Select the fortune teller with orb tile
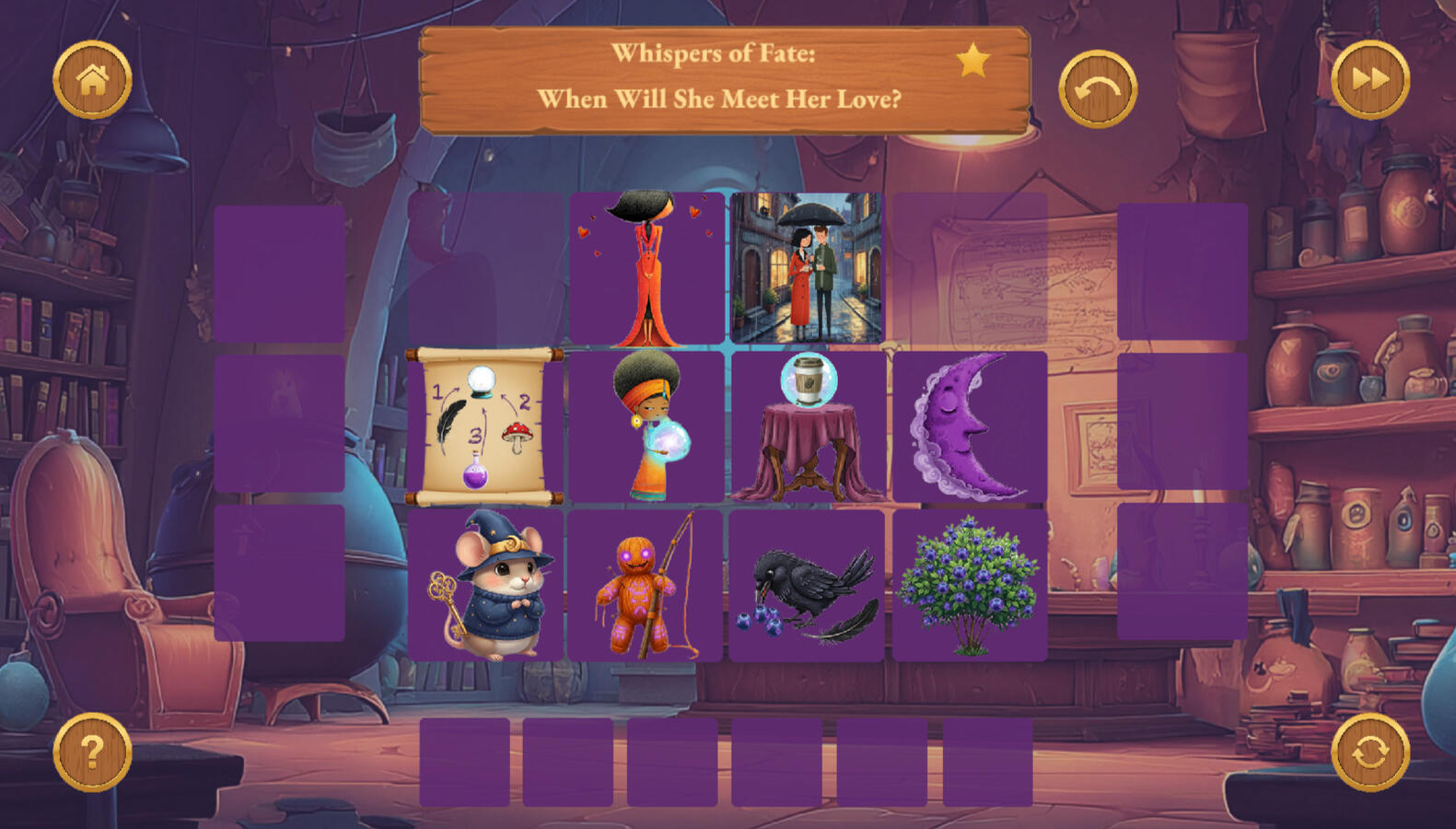Viewport: 1456px width, 829px height. (x=646, y=427)
